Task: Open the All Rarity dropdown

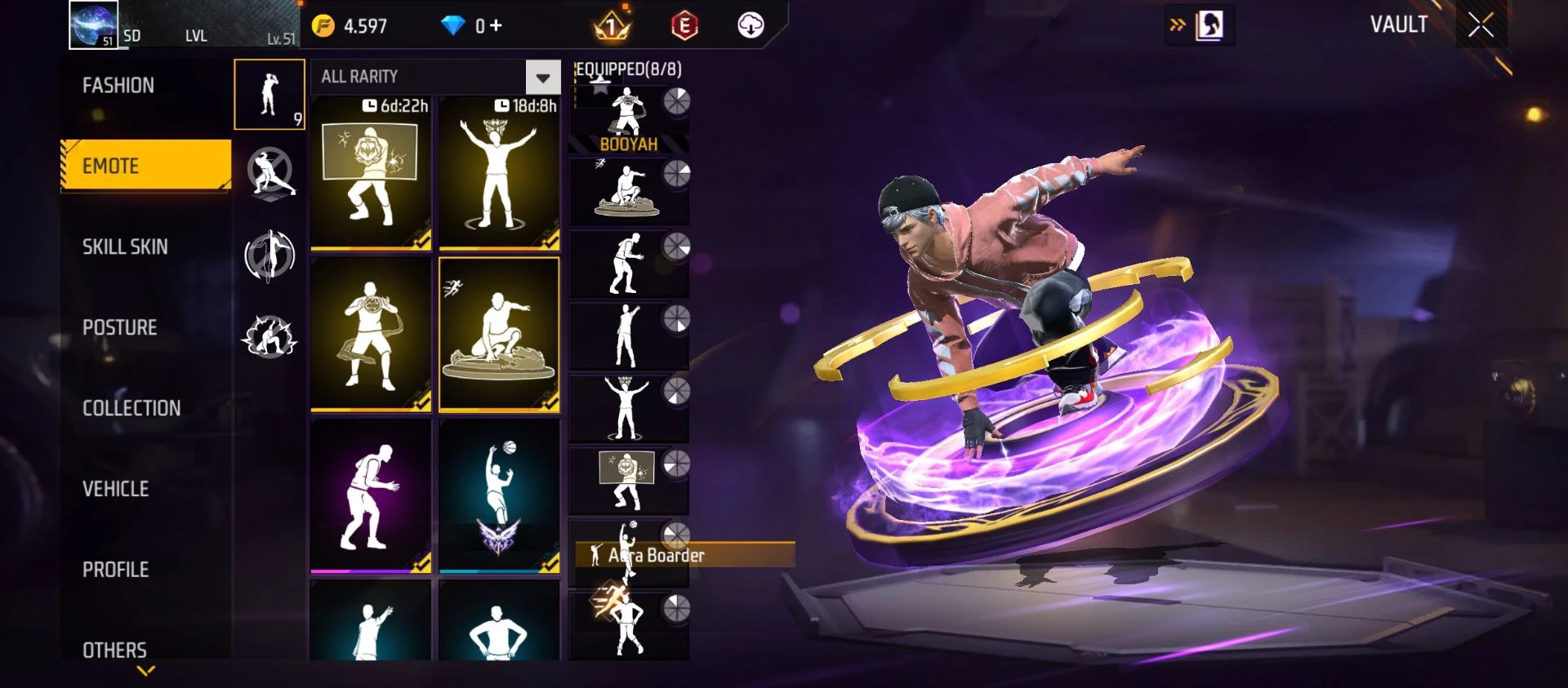Action: (542, 78)
